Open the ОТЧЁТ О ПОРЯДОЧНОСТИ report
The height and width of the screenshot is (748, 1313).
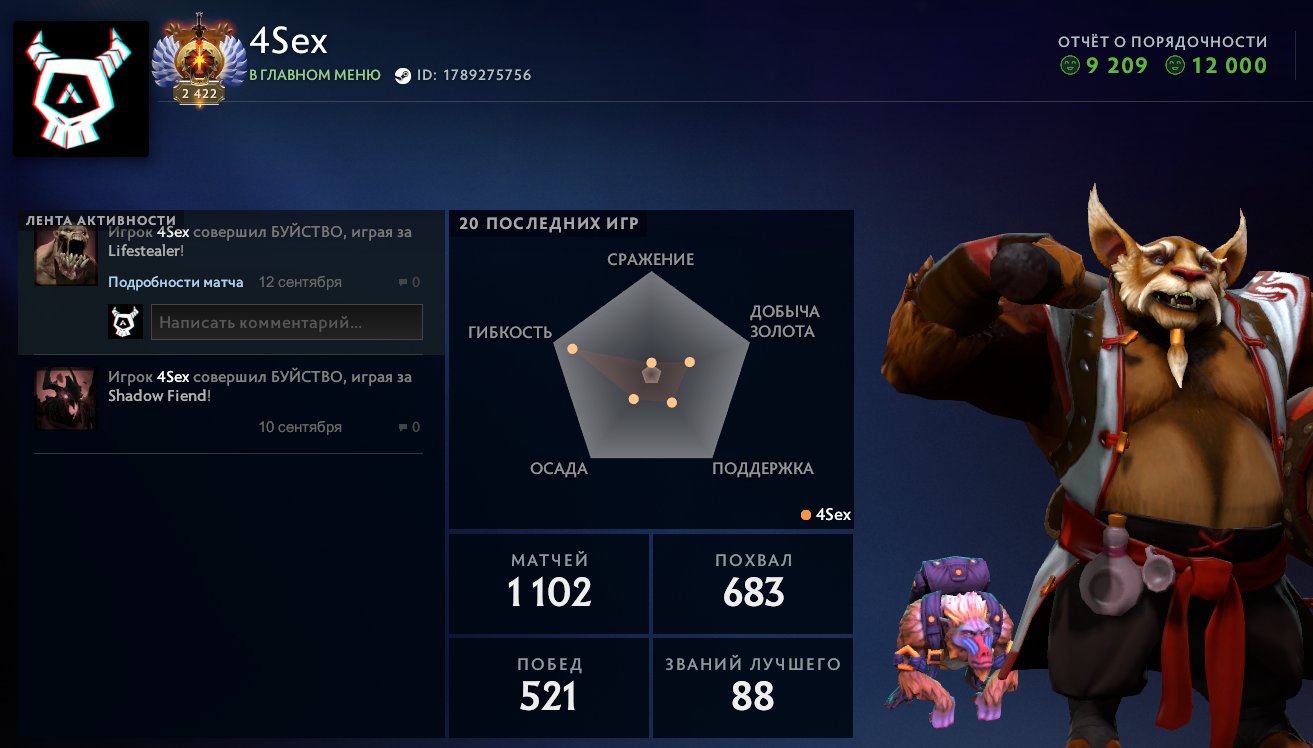point(1162,41)
